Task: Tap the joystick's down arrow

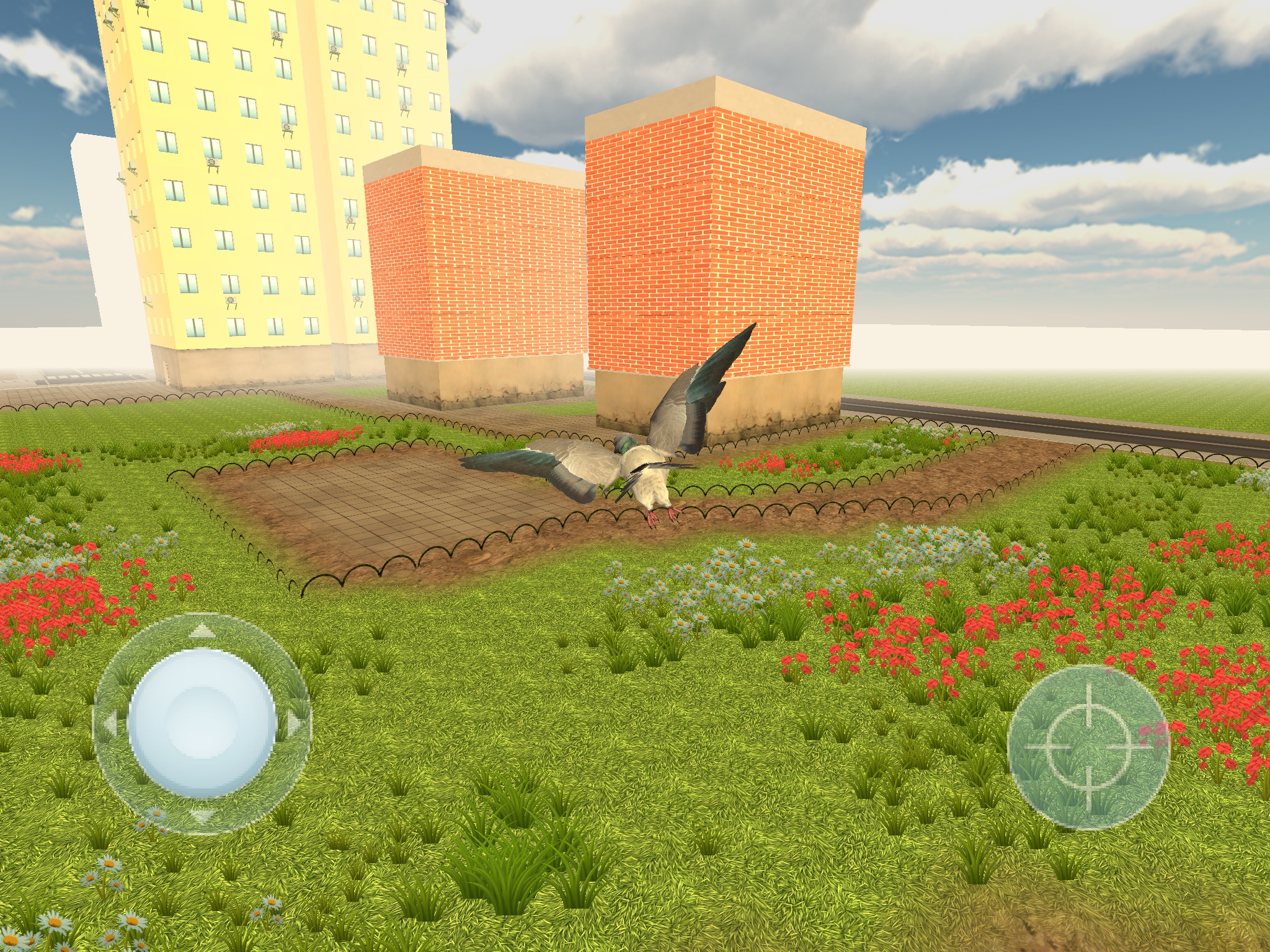Action: pyautogui.click(x=202, y=816)
